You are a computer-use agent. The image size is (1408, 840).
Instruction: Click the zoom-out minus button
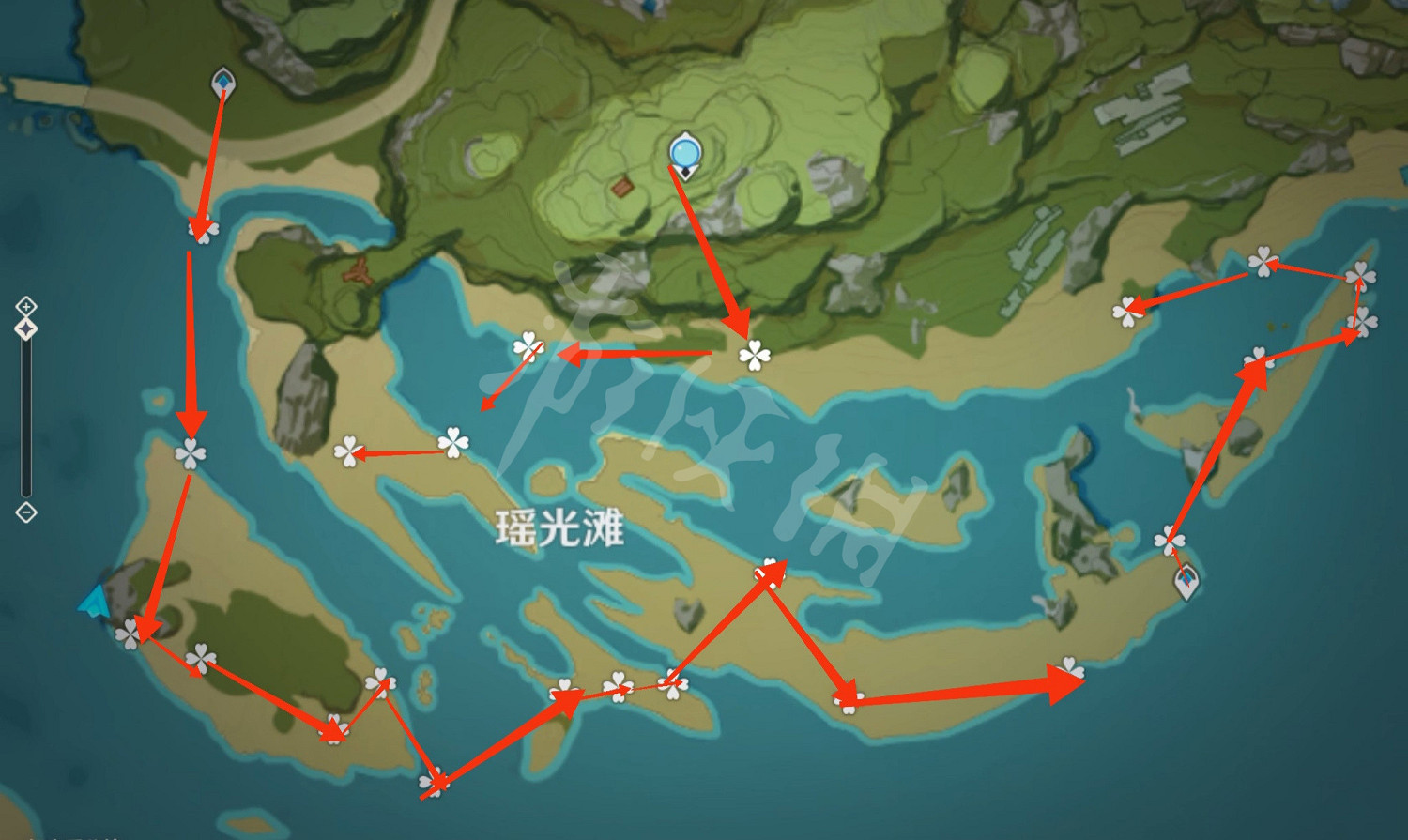(25, 512)
